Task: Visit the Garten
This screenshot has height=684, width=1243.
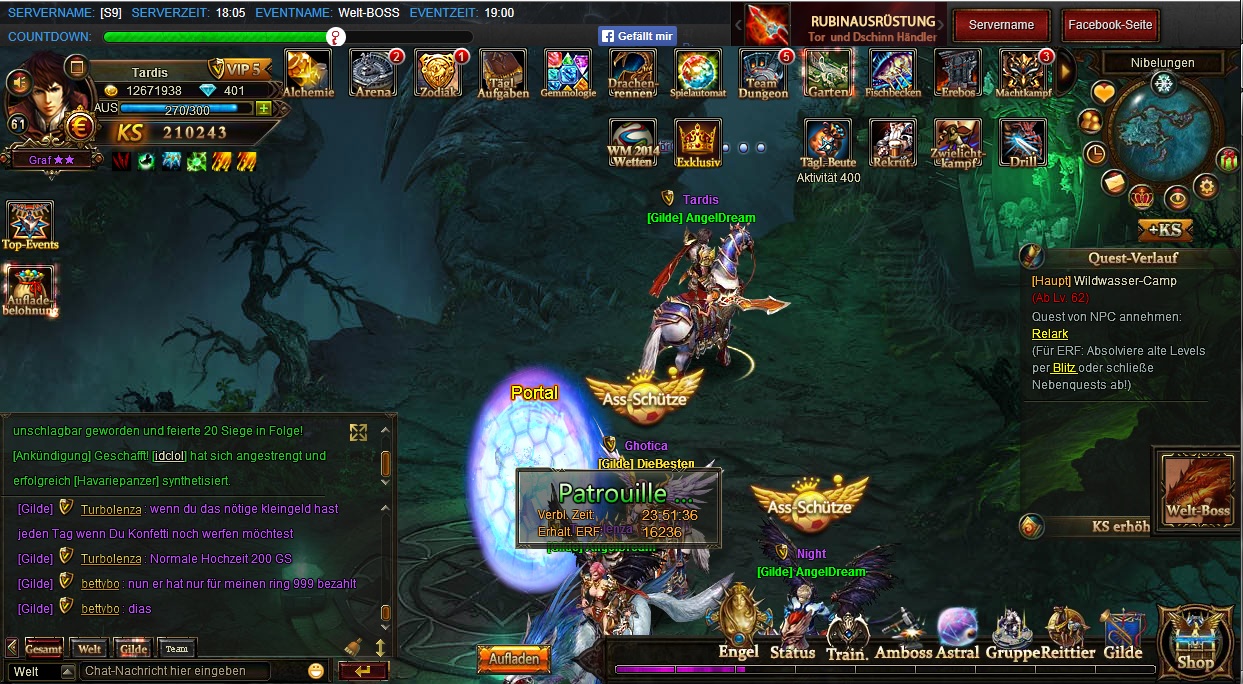Action: tap(828, 72)
